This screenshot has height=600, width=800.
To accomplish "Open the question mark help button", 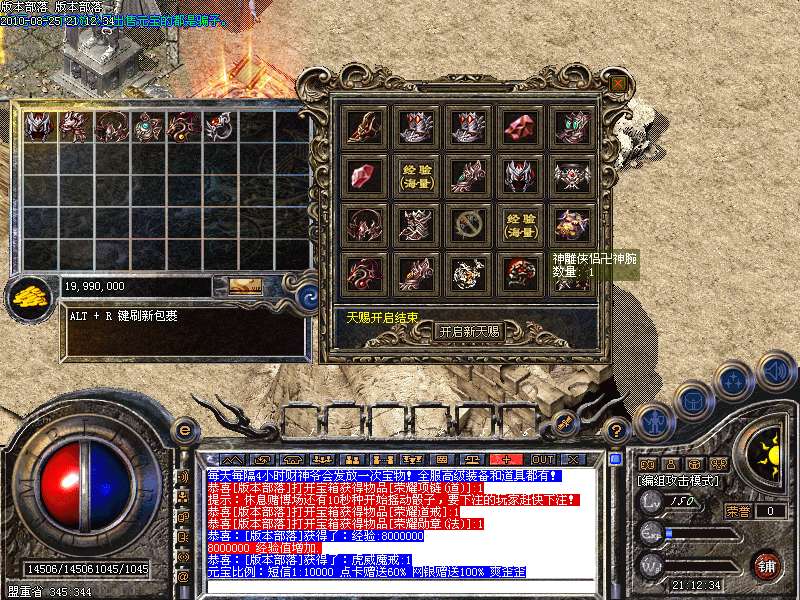I will pyautogui.click(x=618, y=431).
